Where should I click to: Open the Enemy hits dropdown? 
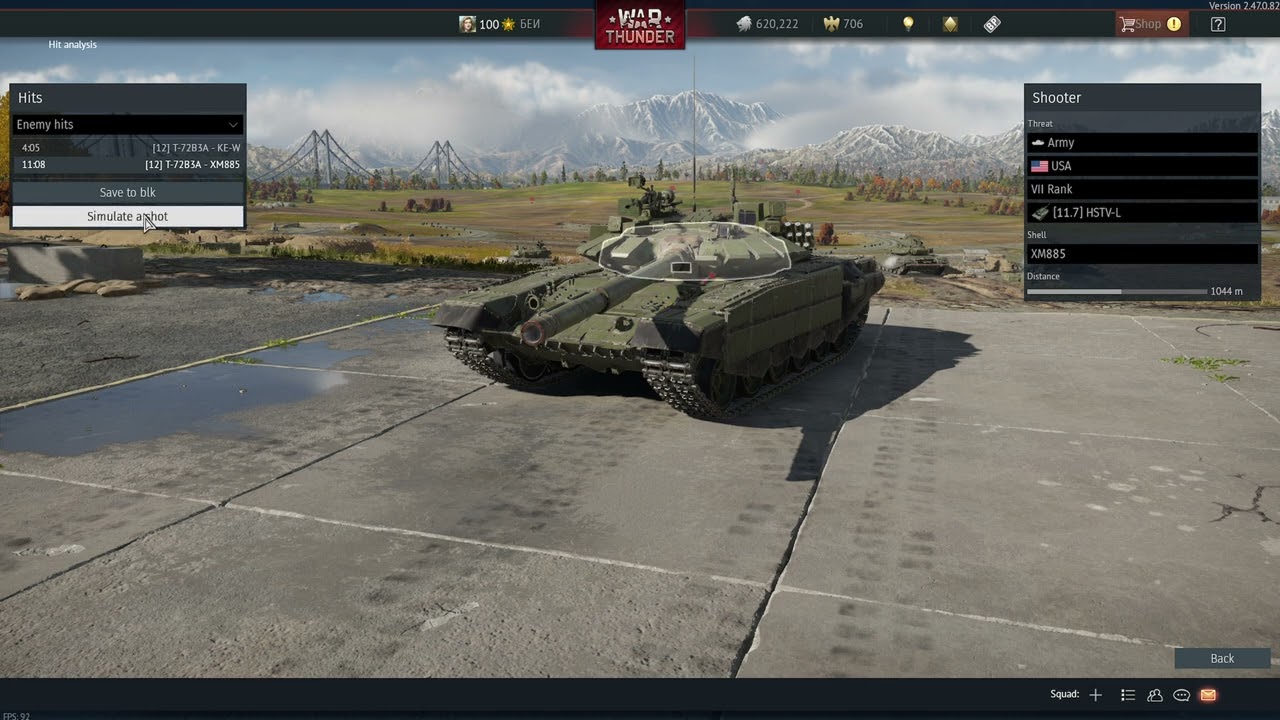tap(127, 124)
